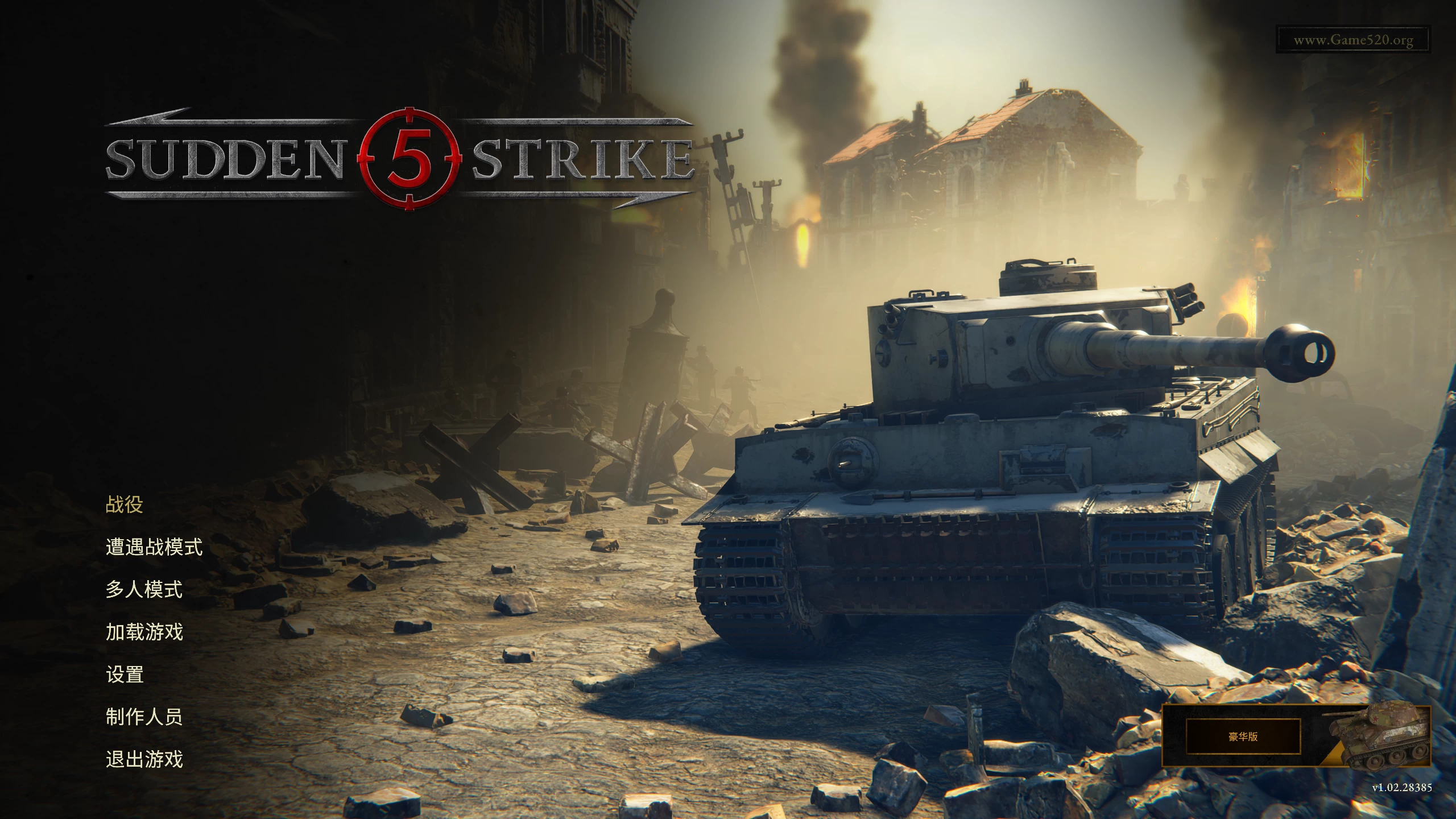View 制作人员 credits screen
The height and width of the screenshot is (819, 1456).
144,717
